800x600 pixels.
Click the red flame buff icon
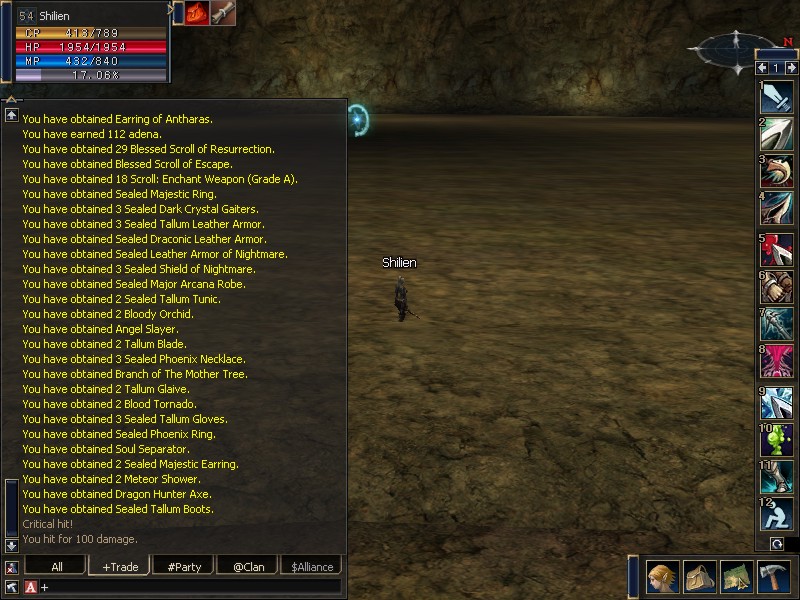(197, 13)
